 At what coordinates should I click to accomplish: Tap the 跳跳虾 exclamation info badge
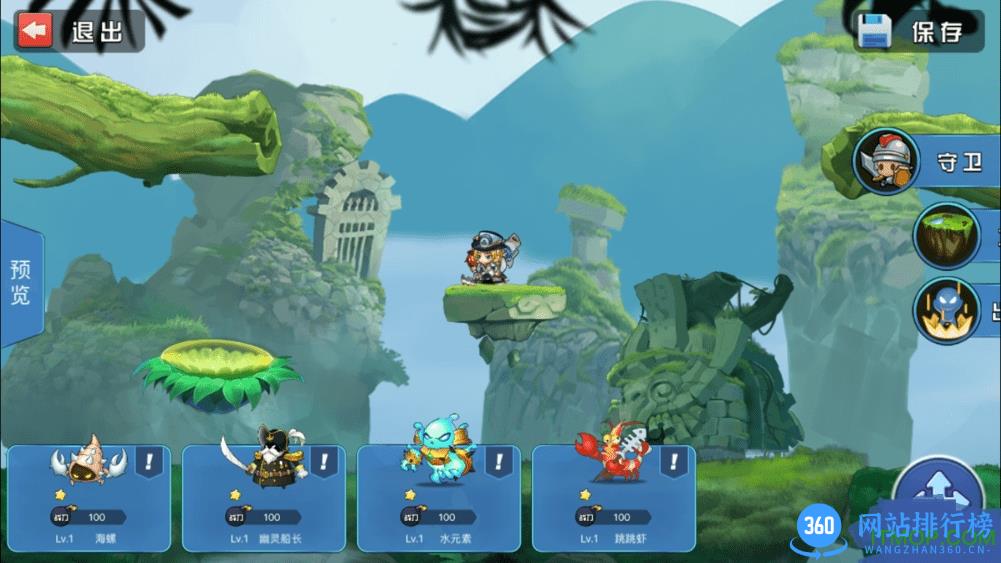pos(674,462)
